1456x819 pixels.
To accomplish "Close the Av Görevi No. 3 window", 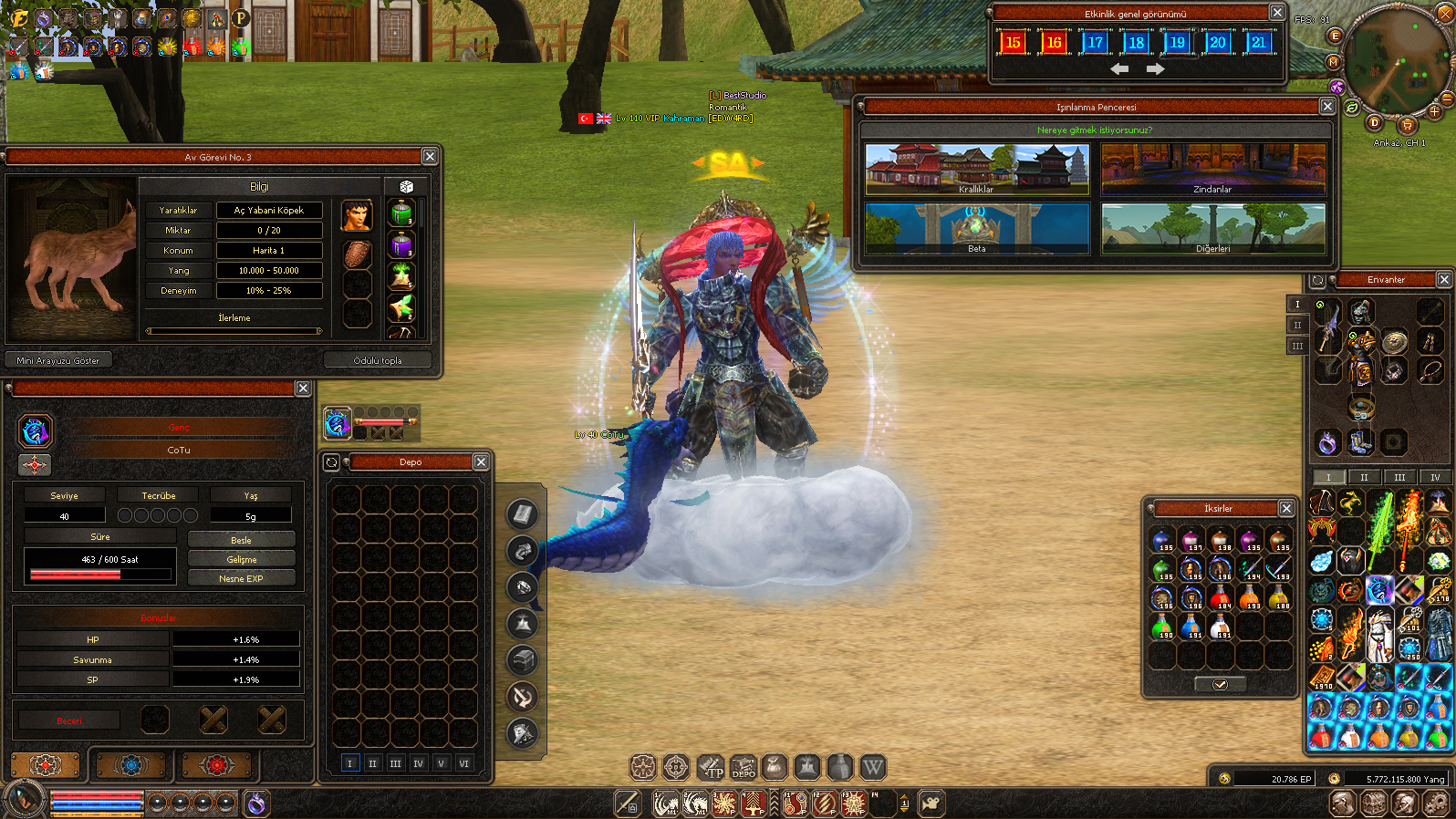I will 430,157.
